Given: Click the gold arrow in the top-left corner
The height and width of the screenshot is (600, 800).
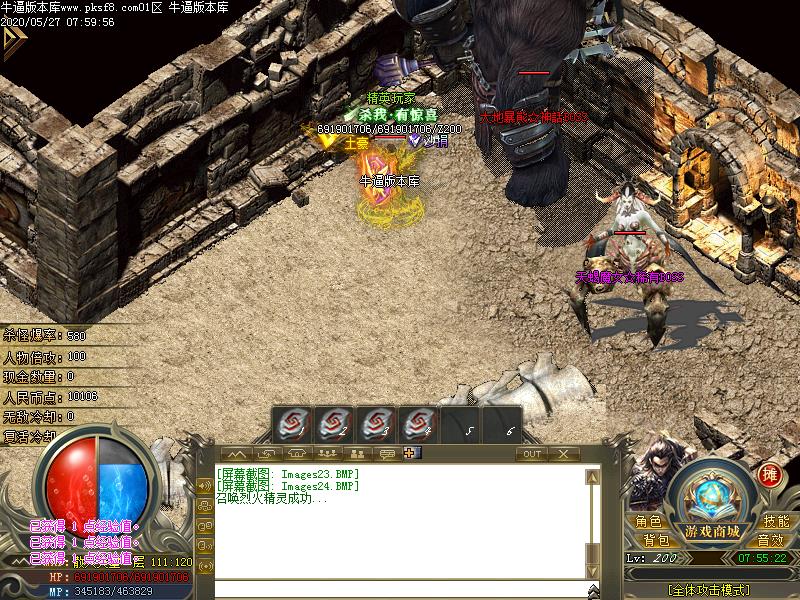Looking at the screenshot, I should point(13,40).
